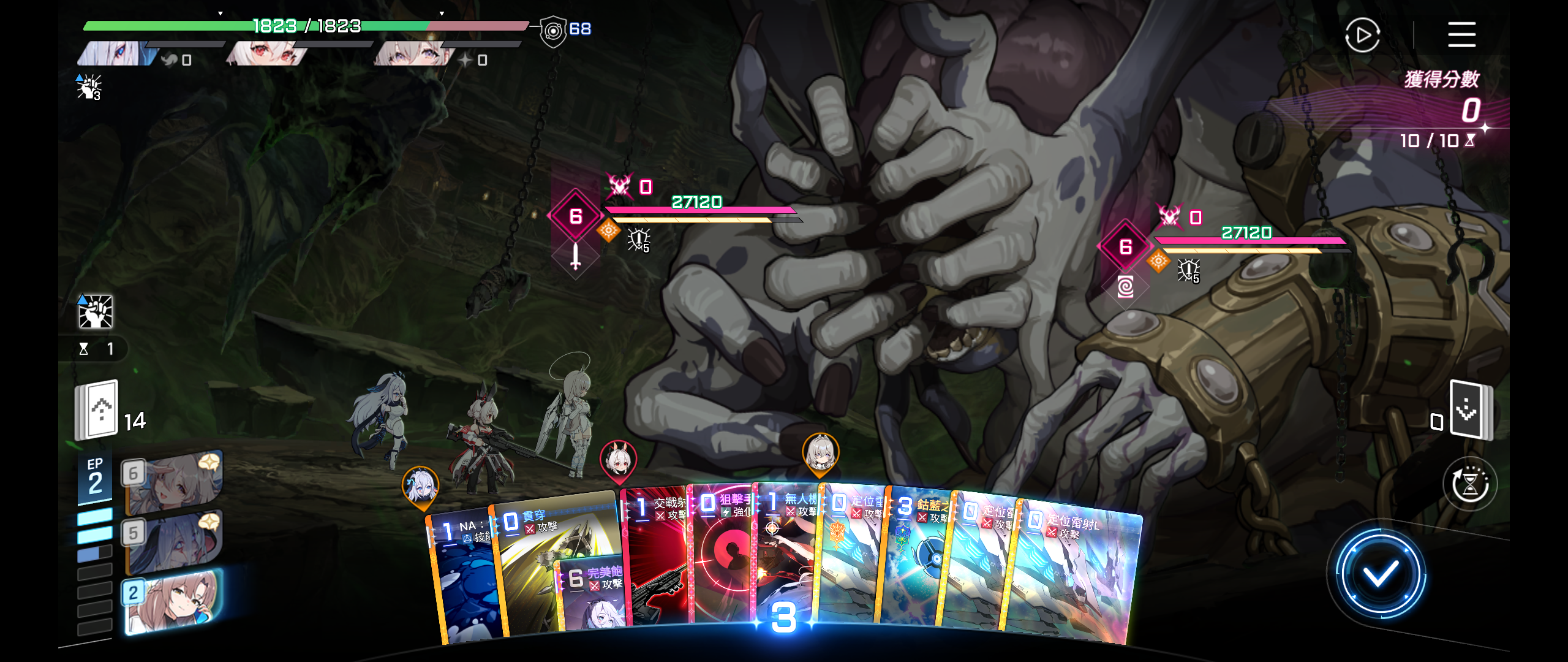
Task: View the discard pile showing 0 cards
Action: [x=1470, y=411]
